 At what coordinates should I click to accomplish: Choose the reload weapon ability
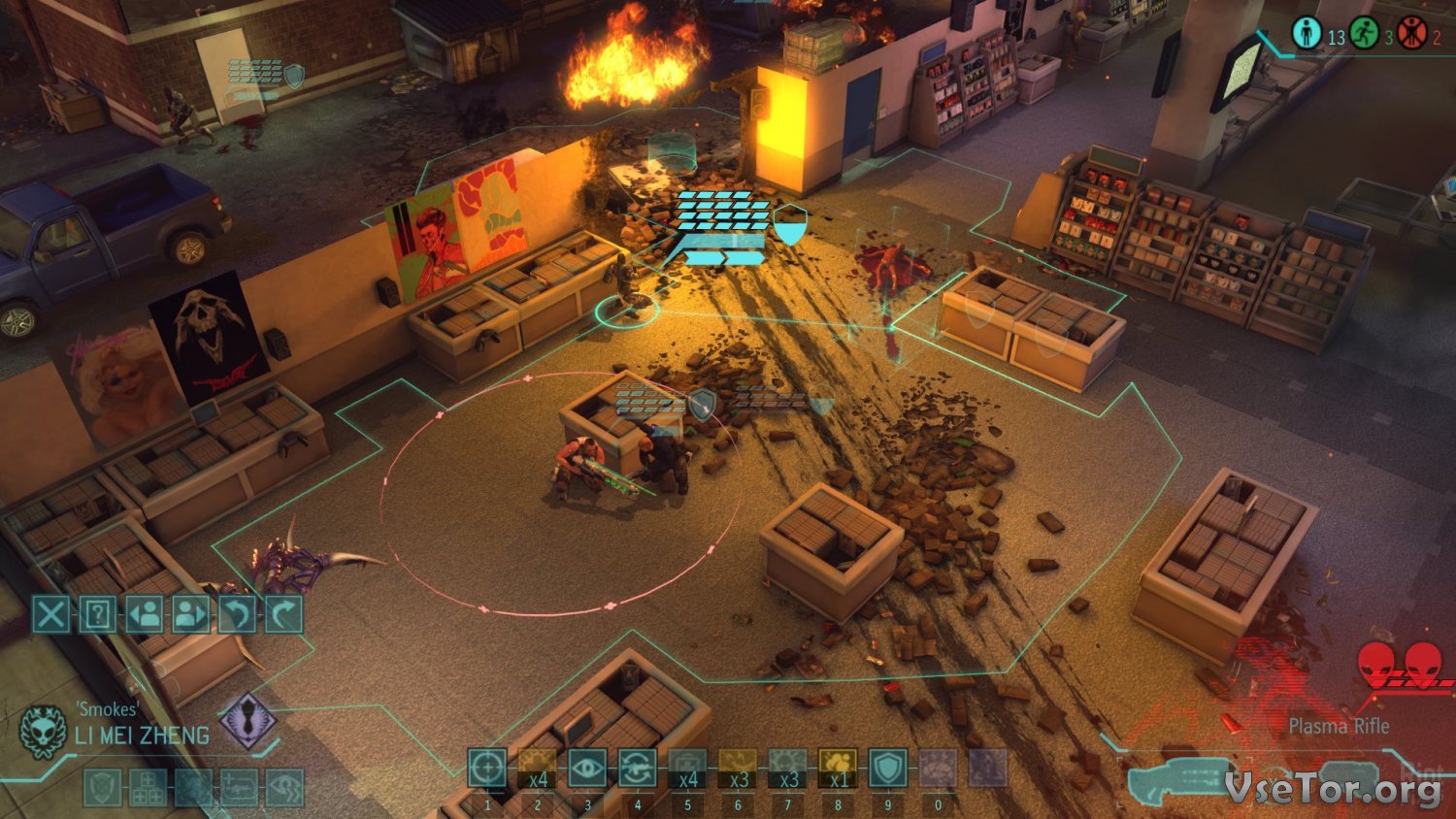tap(637, 768)
